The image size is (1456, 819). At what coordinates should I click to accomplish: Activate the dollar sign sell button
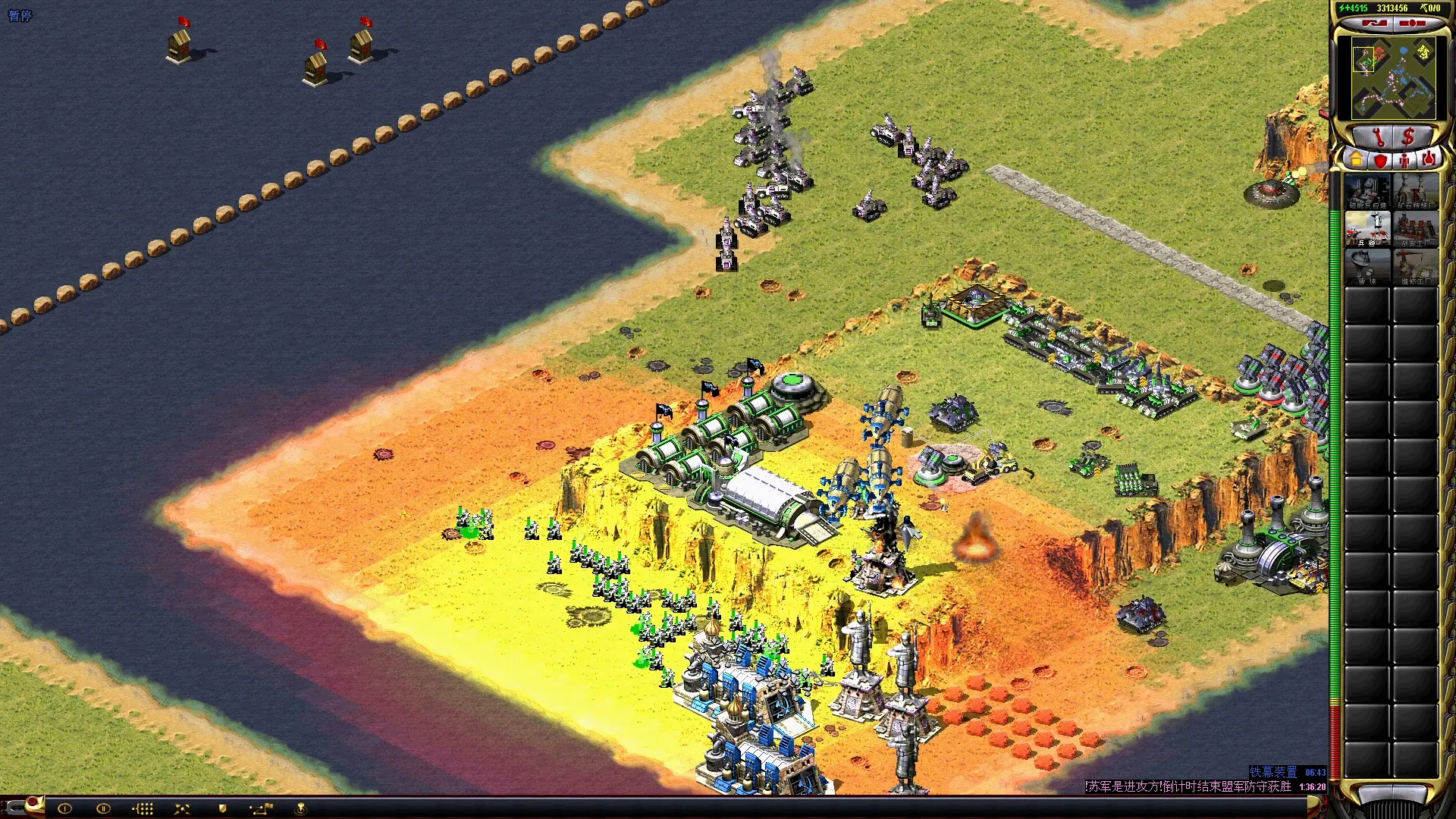click(1409, 137)
